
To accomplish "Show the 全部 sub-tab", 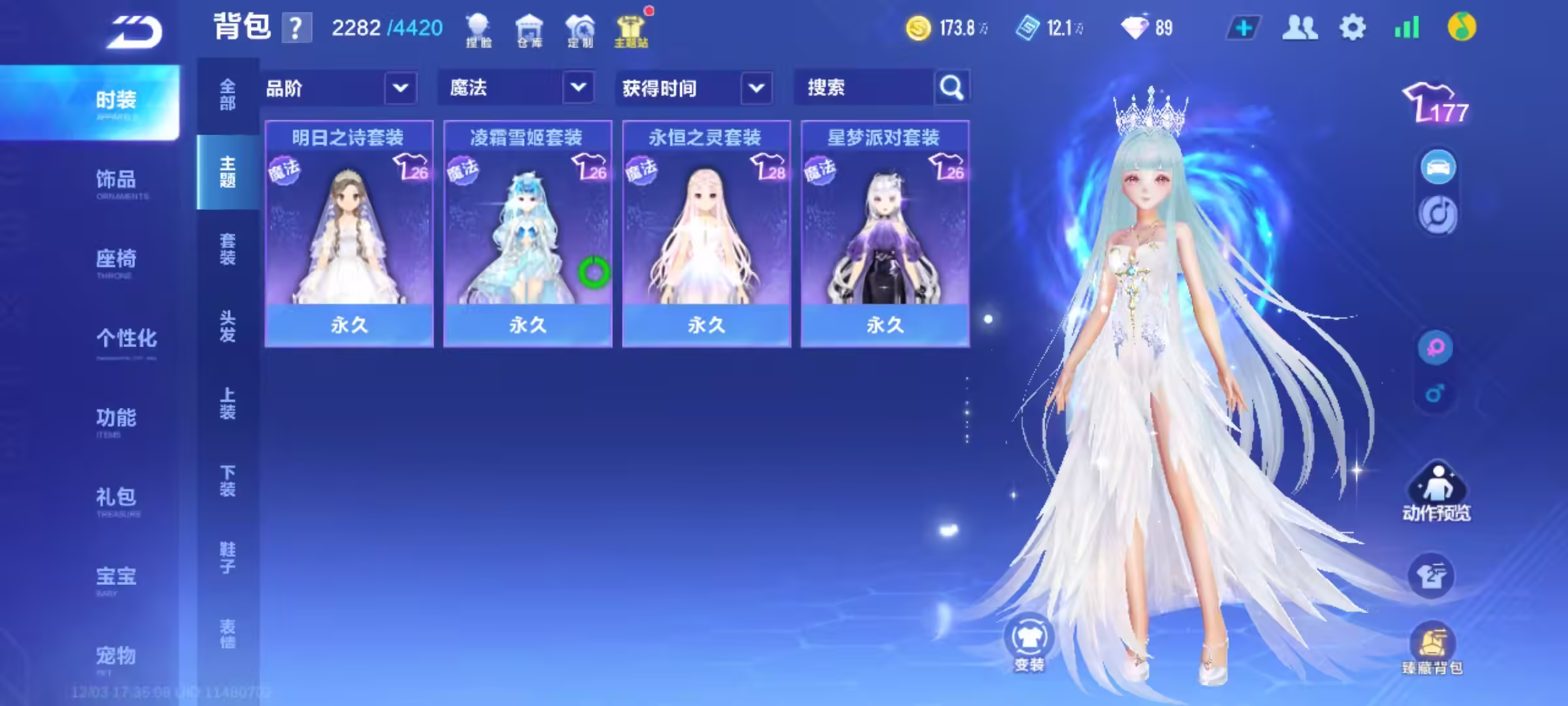I will pyautogui.click(x=227, y=95).
